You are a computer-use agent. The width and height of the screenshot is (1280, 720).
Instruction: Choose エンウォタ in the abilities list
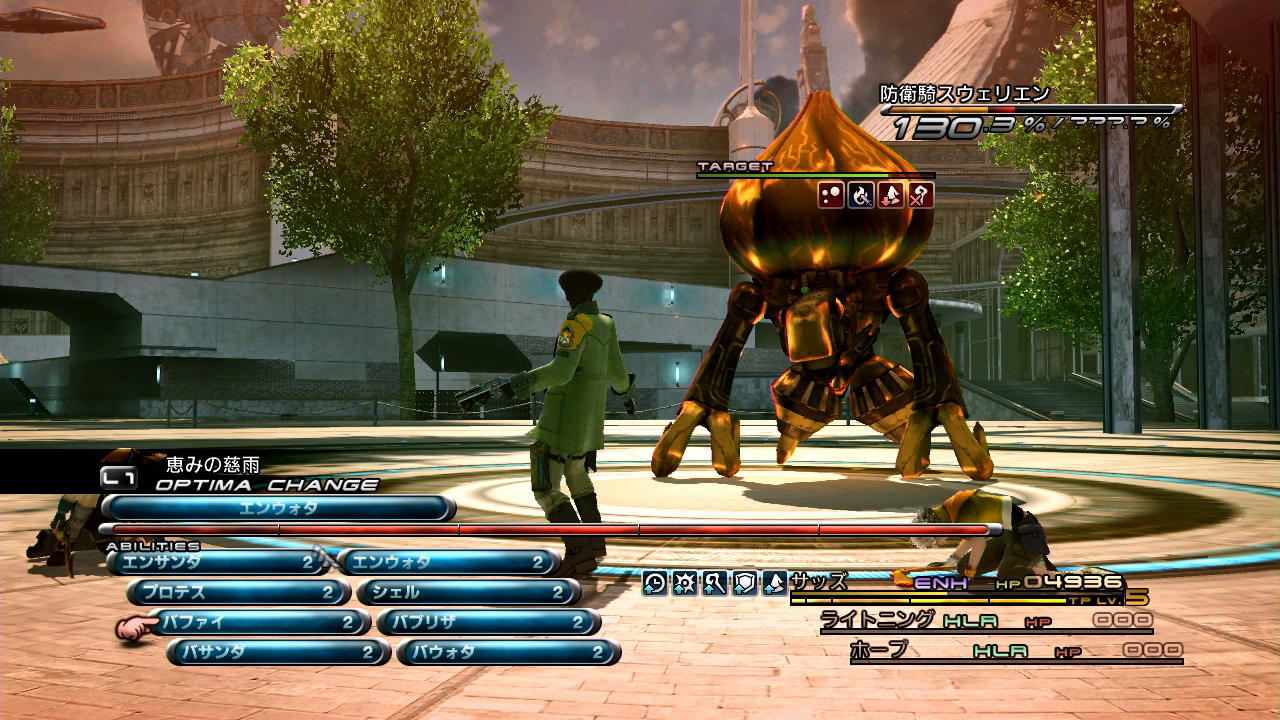pos(446,563)
